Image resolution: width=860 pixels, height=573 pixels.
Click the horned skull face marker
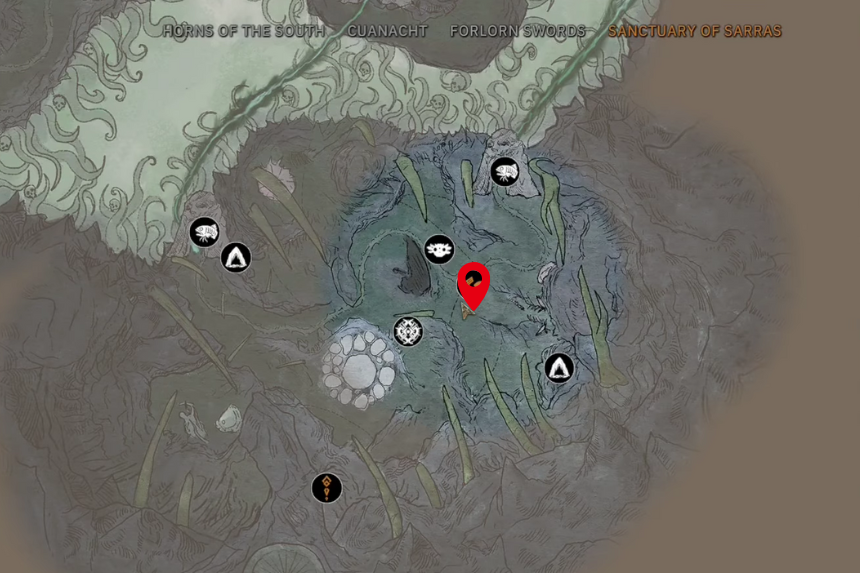(x=440, y=249)
